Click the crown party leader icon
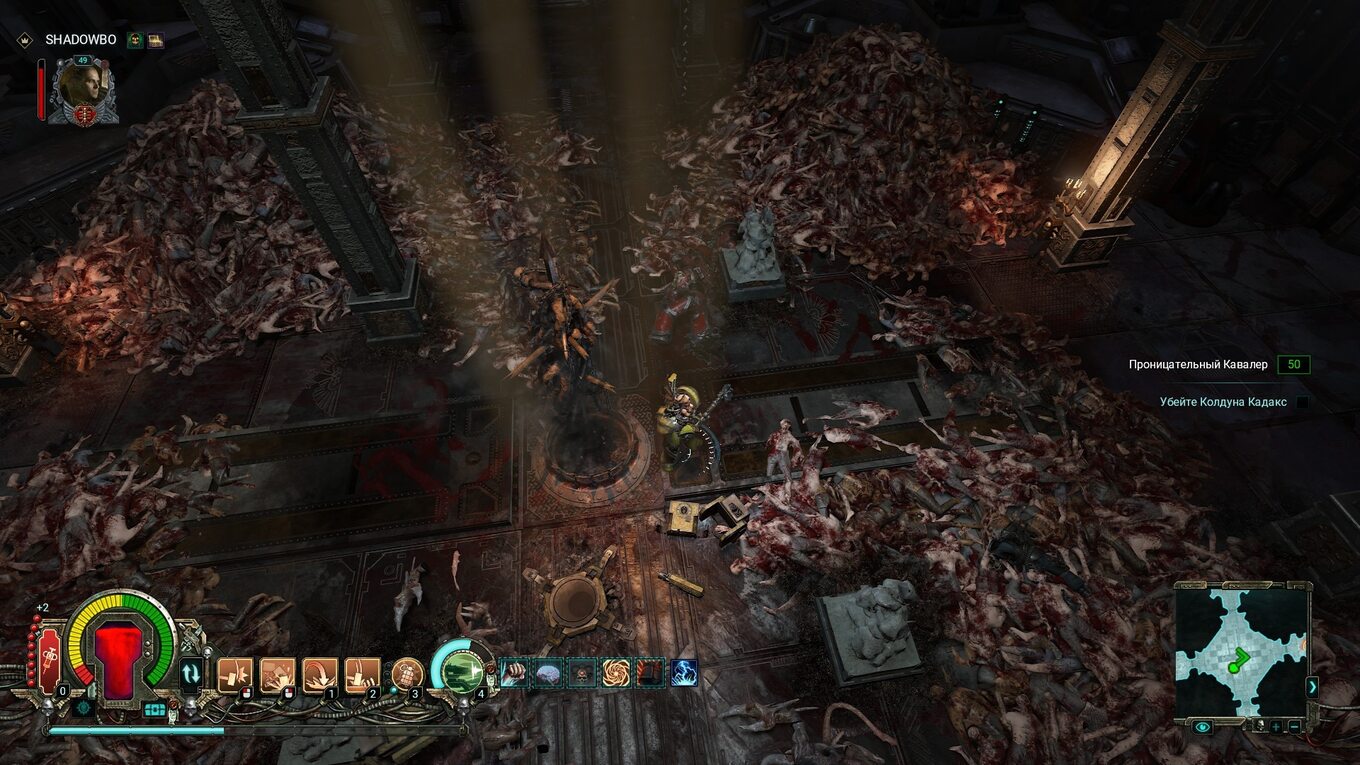1360x765 pixels. [x=24, y=40]
